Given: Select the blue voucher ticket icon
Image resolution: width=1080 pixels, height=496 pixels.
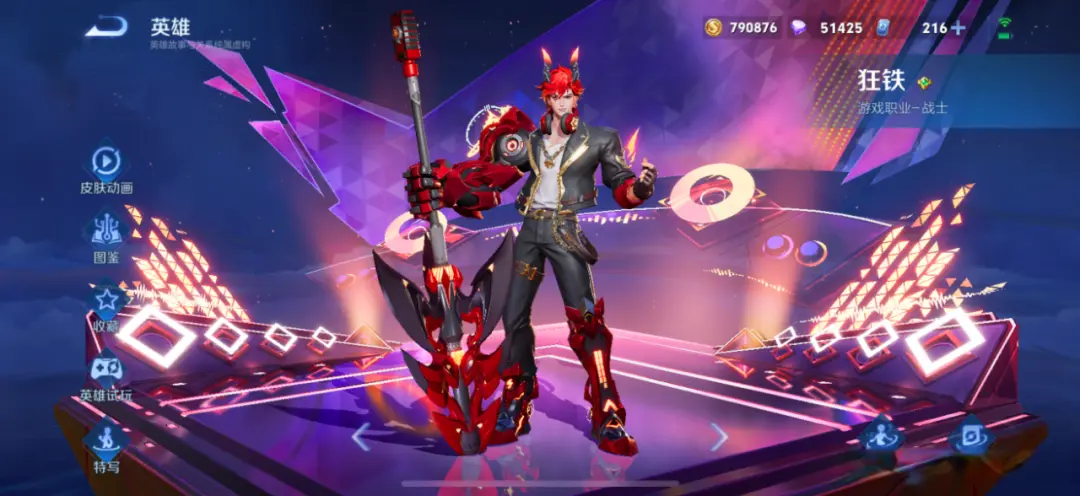Looking at the screenshot, I should [885, 27].
